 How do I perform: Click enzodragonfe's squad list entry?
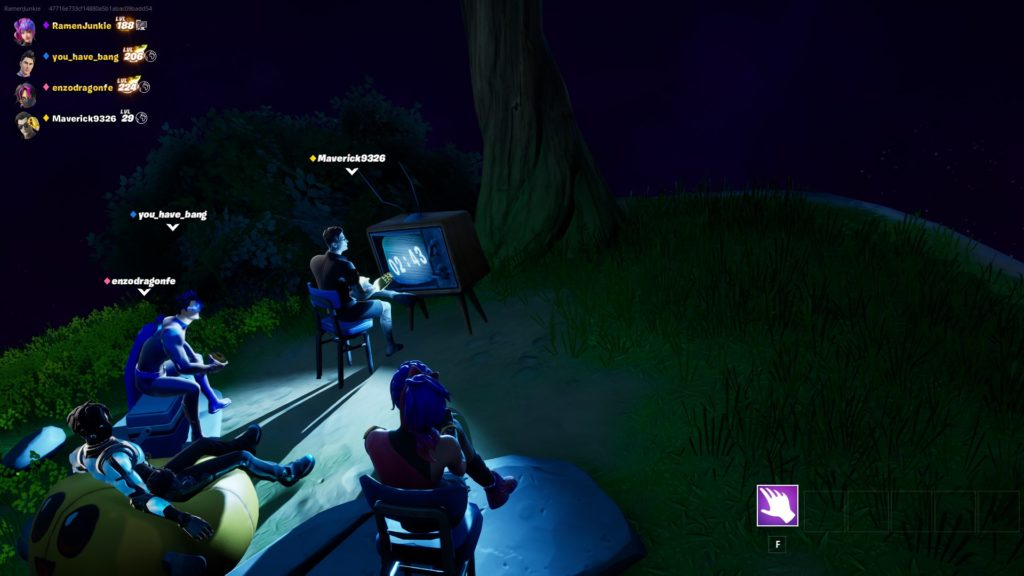coord(82,88)
